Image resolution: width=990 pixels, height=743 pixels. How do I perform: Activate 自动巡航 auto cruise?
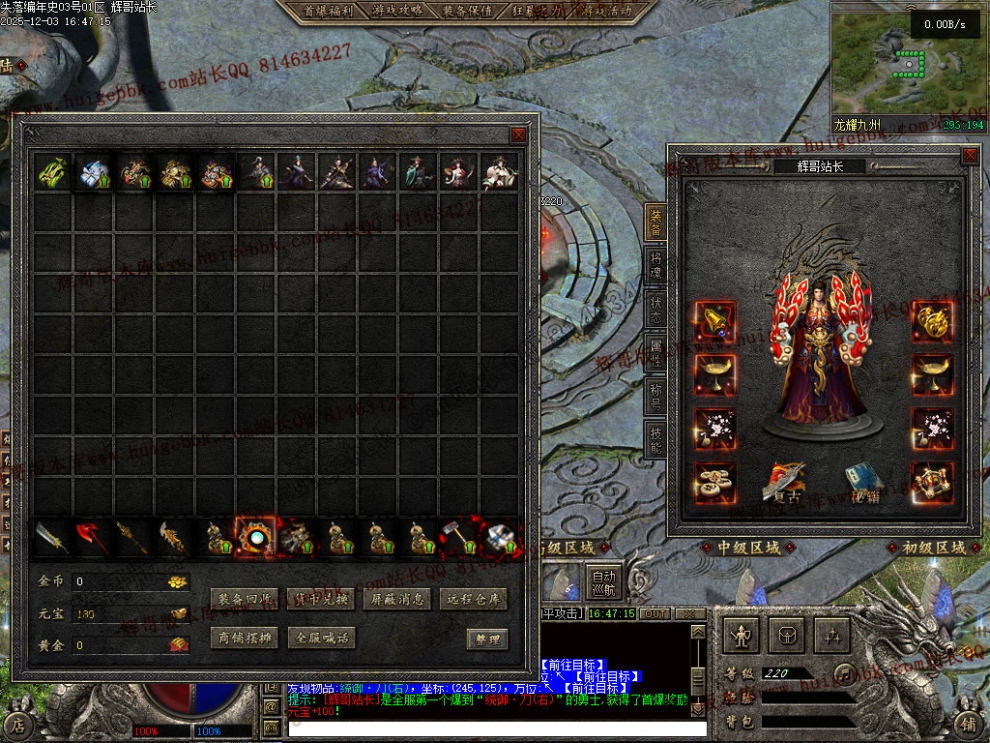(603, 581)
